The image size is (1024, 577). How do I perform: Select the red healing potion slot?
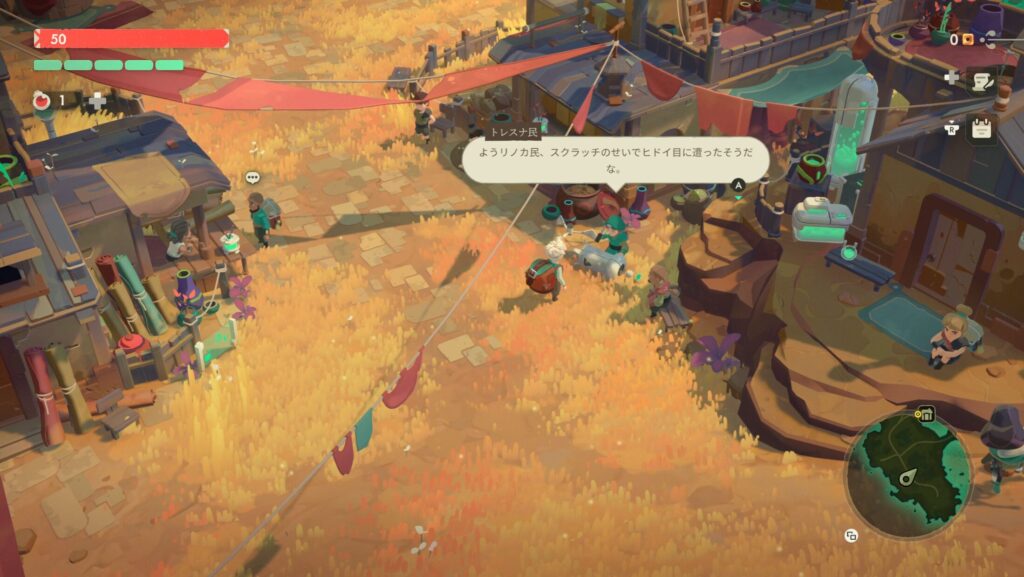[43, 99]
